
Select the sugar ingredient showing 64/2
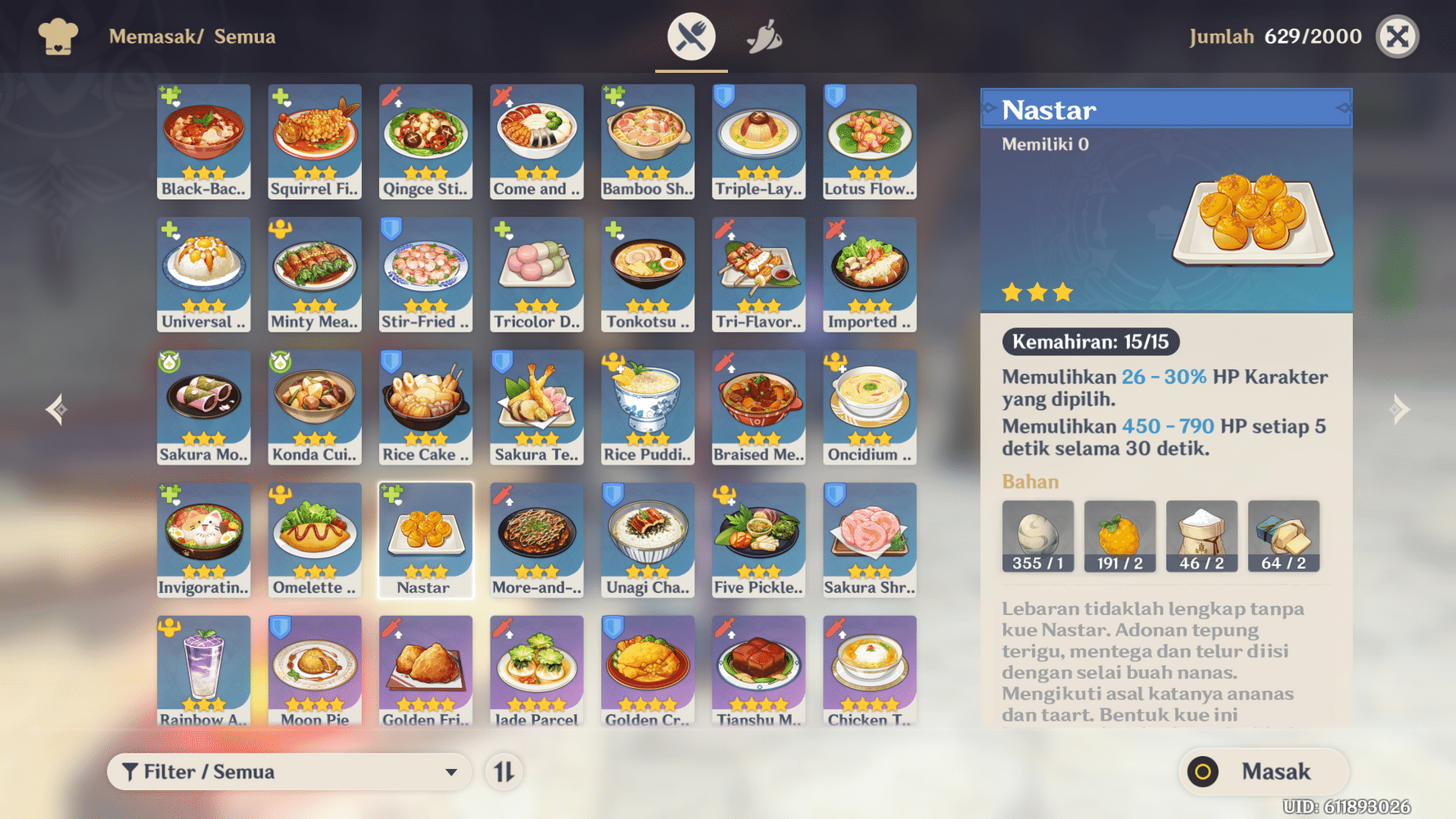click(x=1283, y=536)
